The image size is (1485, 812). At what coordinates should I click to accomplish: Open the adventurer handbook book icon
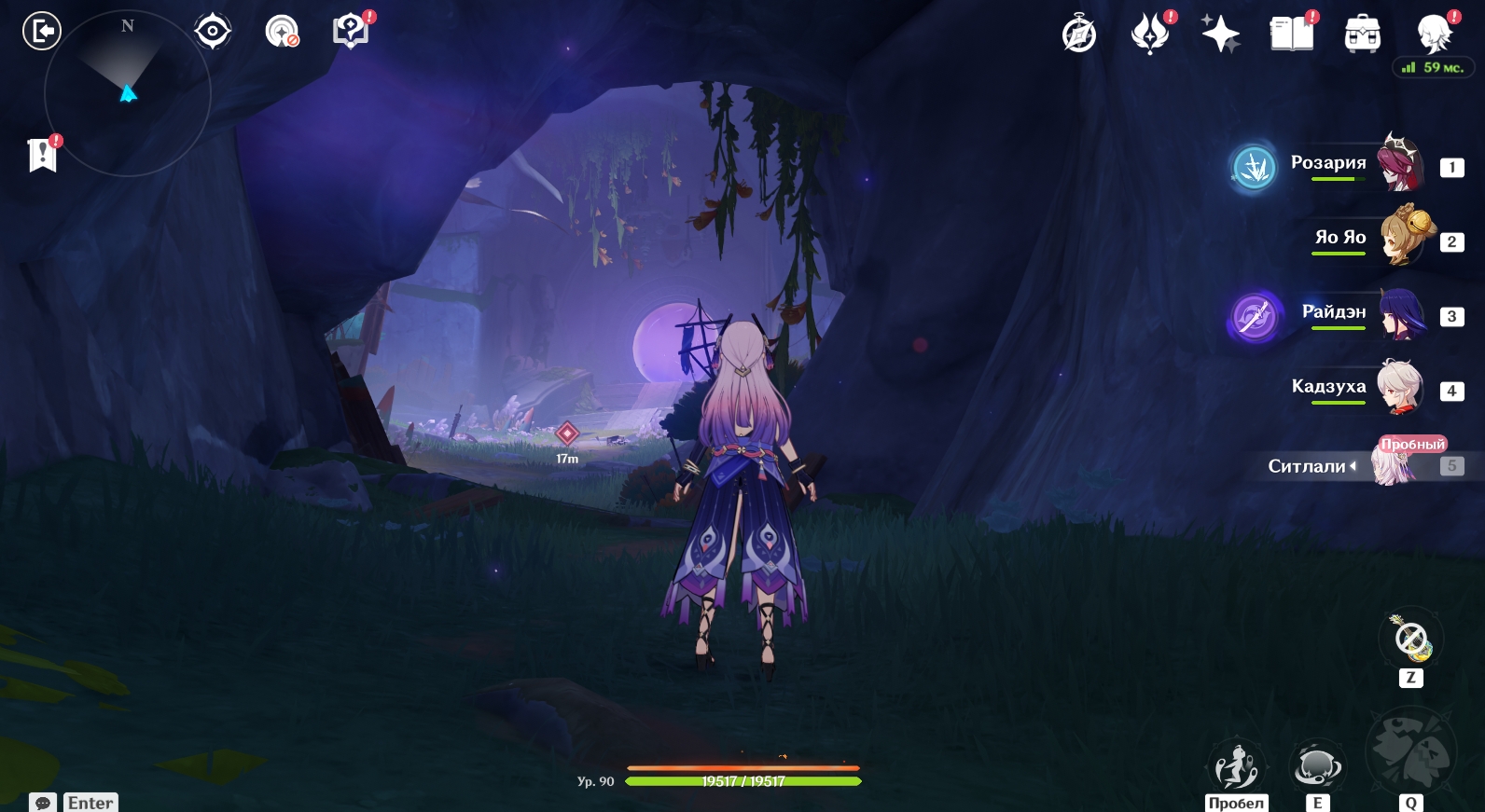tap(1291, 34)
